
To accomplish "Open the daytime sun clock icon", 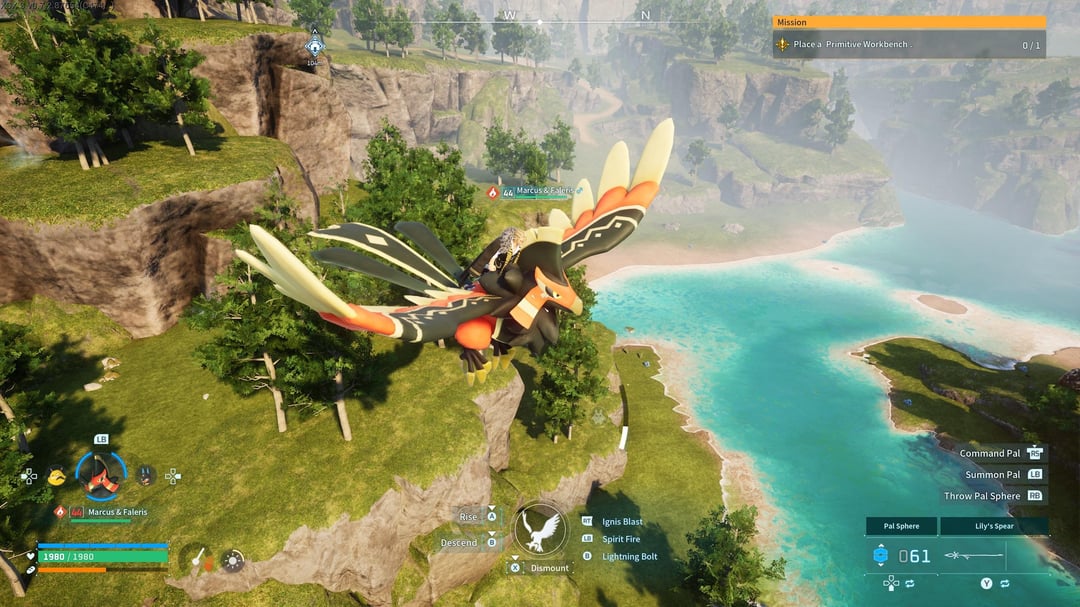I will coord(232,561).
